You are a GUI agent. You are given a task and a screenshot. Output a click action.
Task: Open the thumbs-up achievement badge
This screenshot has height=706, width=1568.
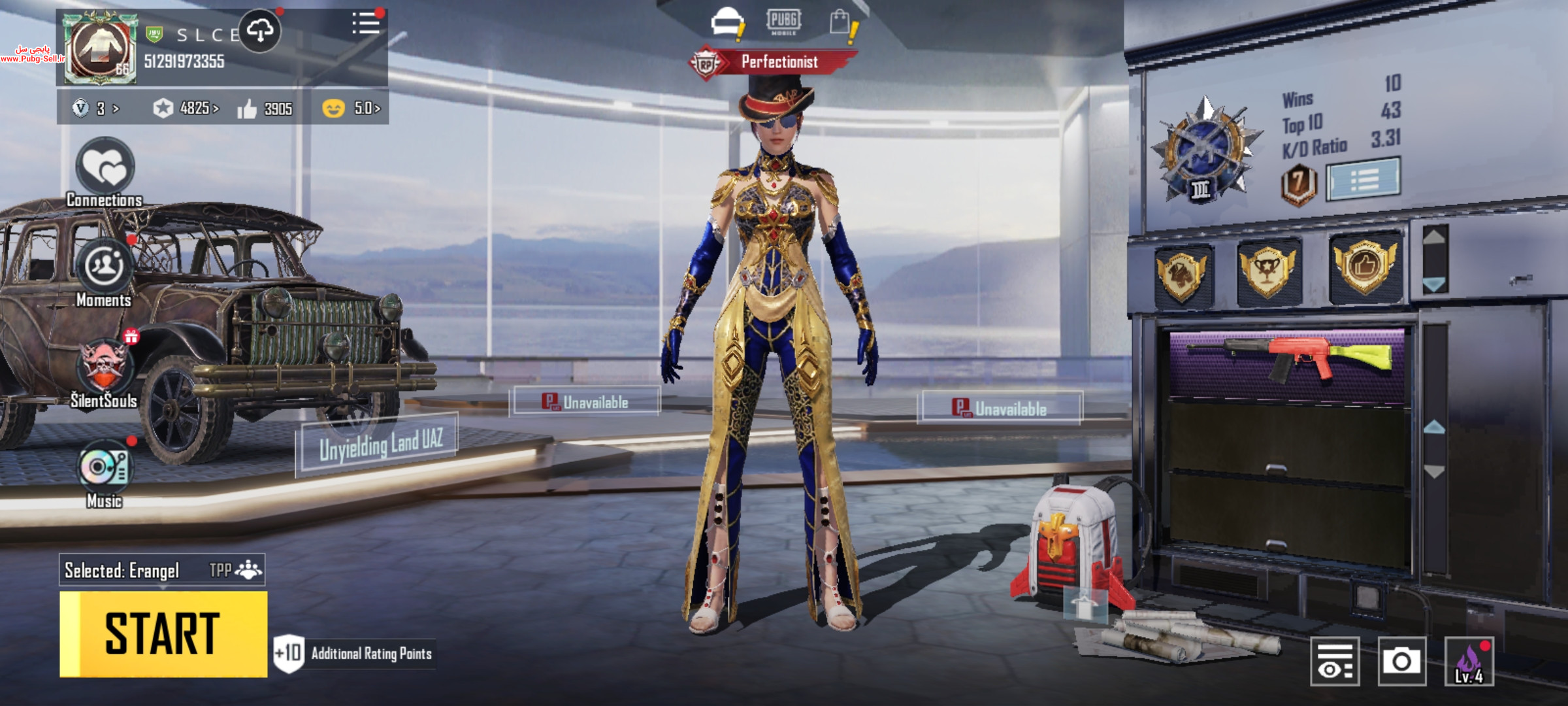1365,267
